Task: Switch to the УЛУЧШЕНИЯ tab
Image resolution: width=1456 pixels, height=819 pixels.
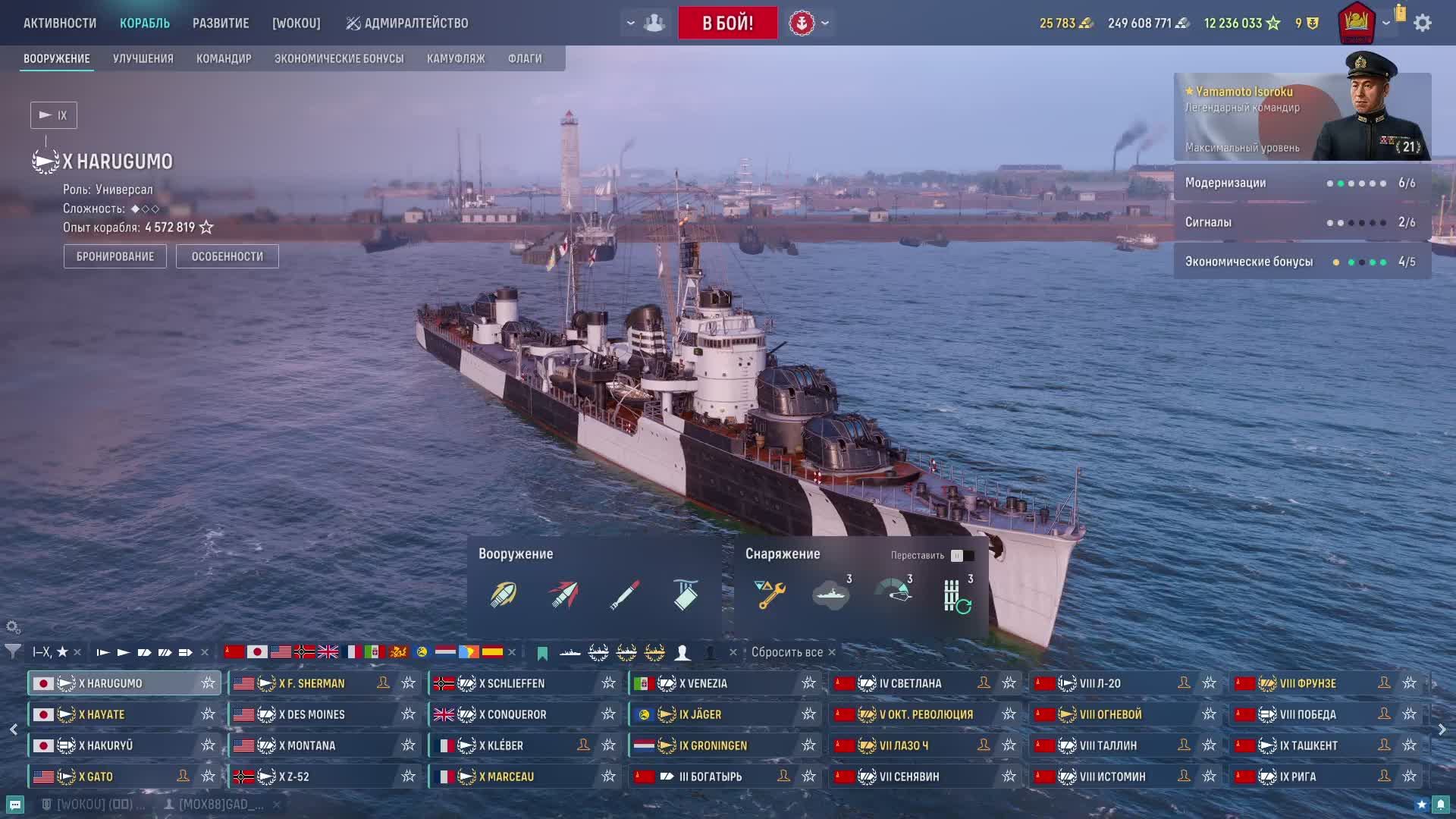Action: coord(143,58)
